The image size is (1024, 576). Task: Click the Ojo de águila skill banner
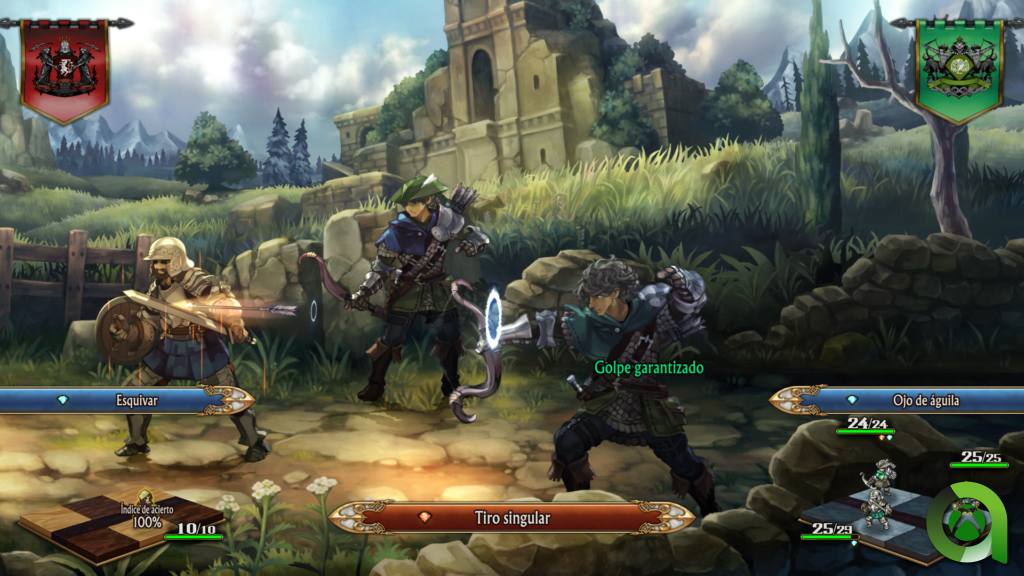click(900, 400)
